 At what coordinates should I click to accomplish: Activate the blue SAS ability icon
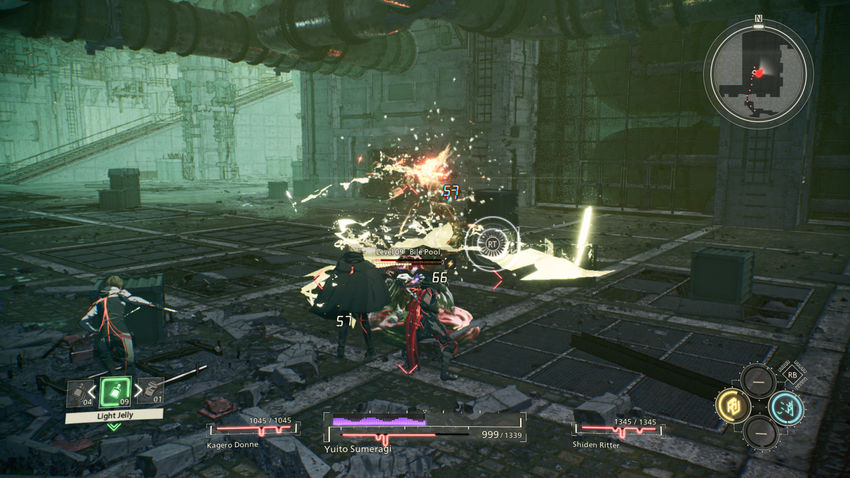pos(786,406)
